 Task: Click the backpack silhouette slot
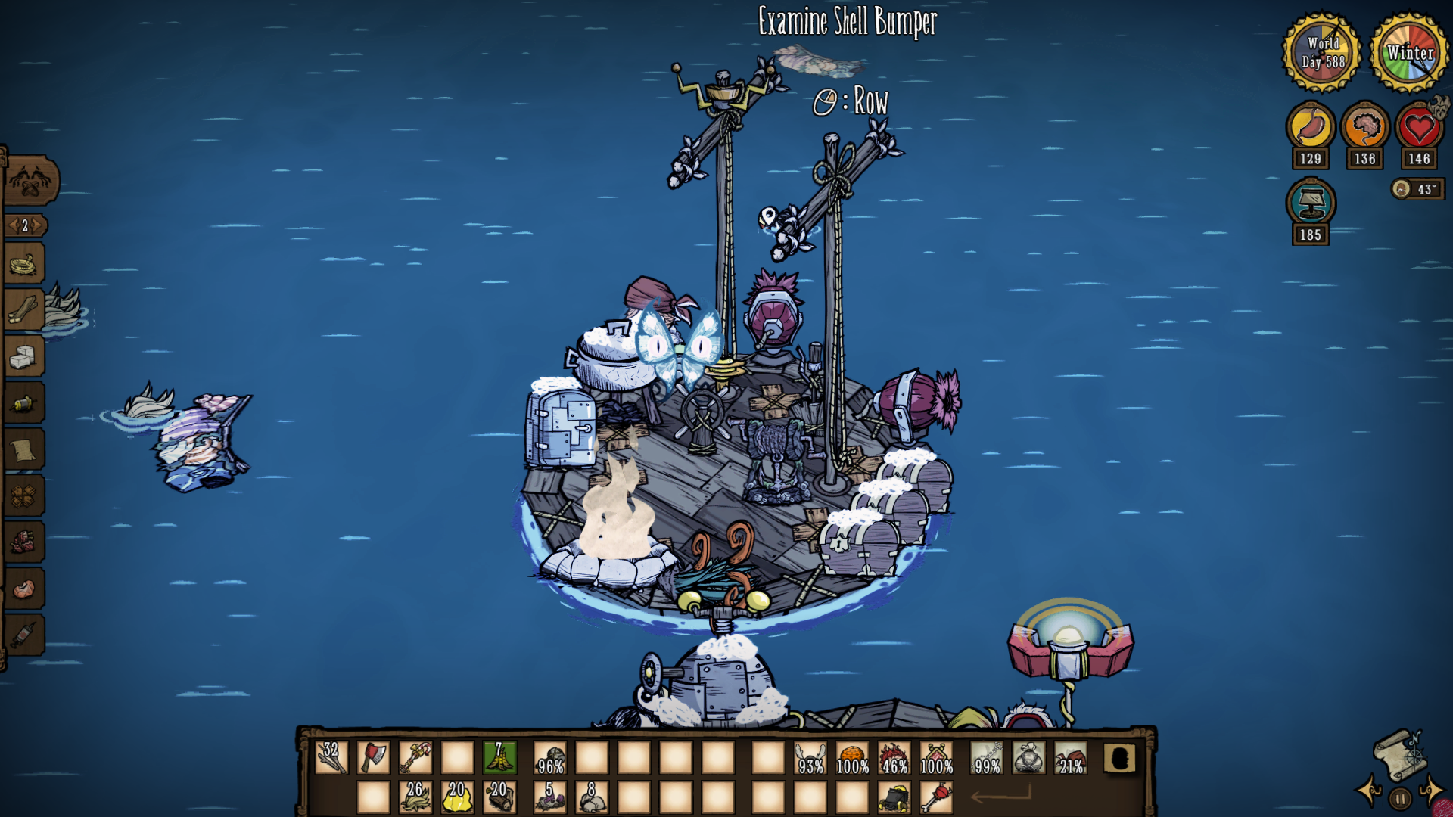point(1119,757)
